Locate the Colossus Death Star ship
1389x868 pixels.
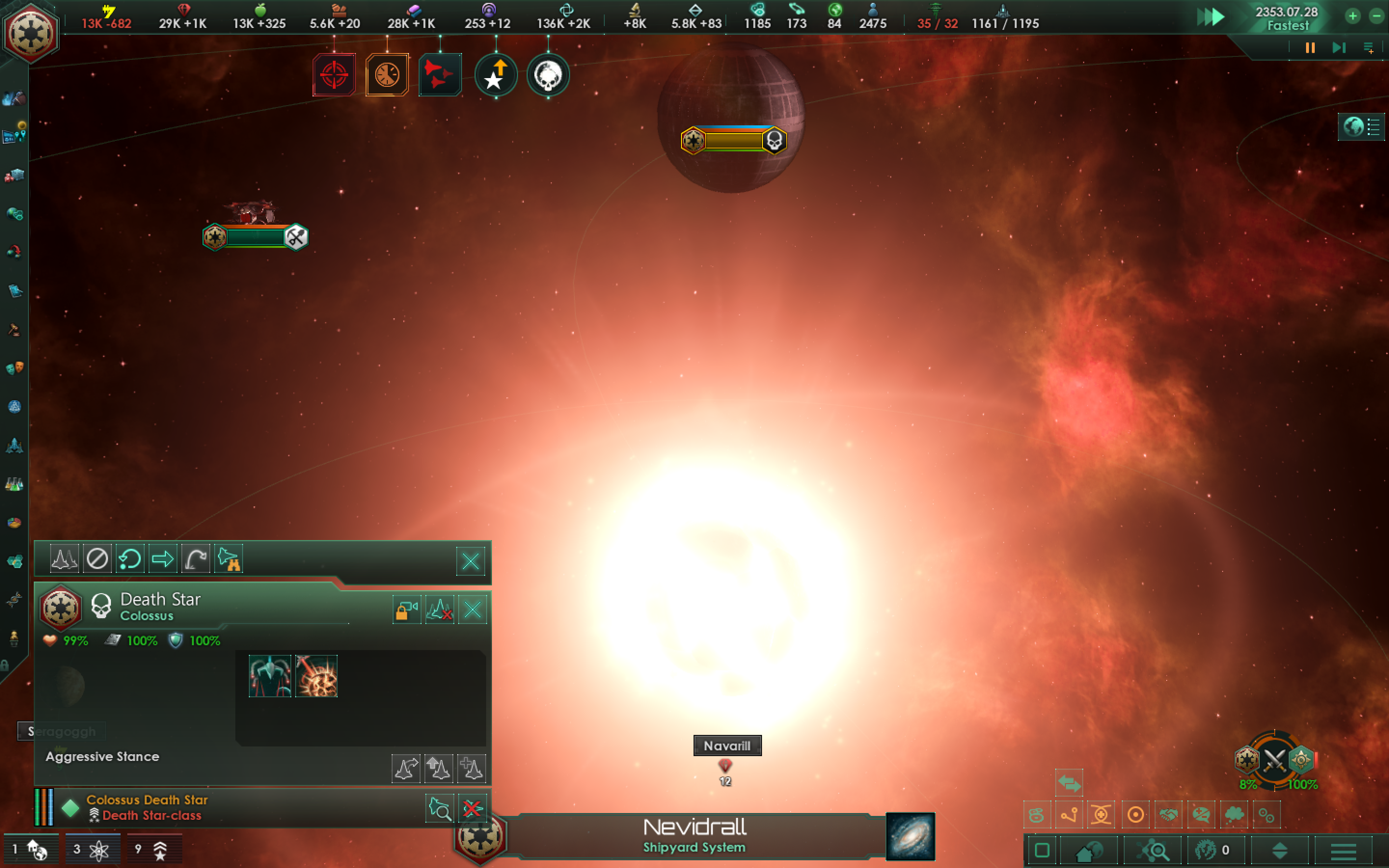coord(440,809)
